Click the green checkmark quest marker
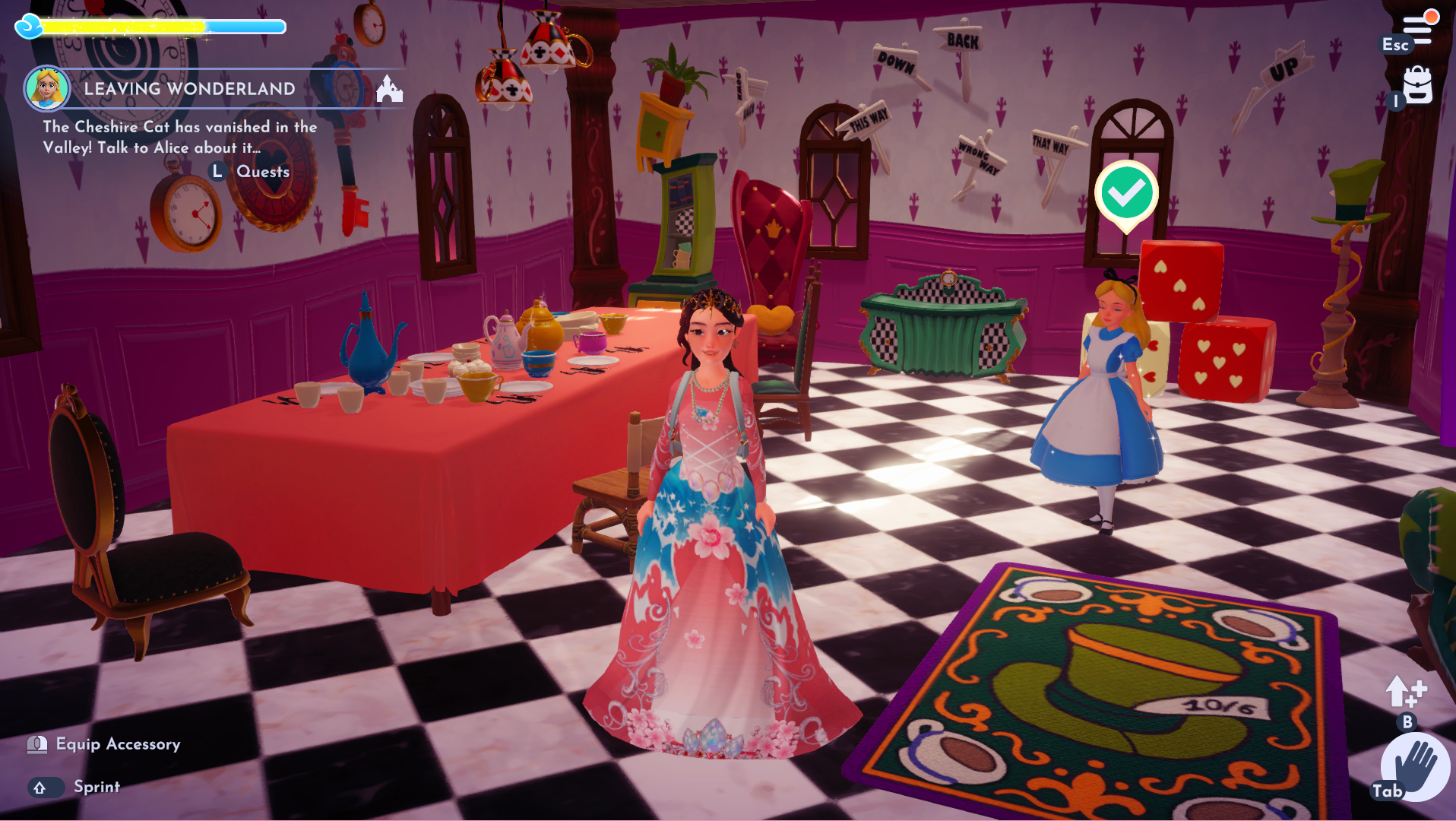 [x=1126, y=193]
